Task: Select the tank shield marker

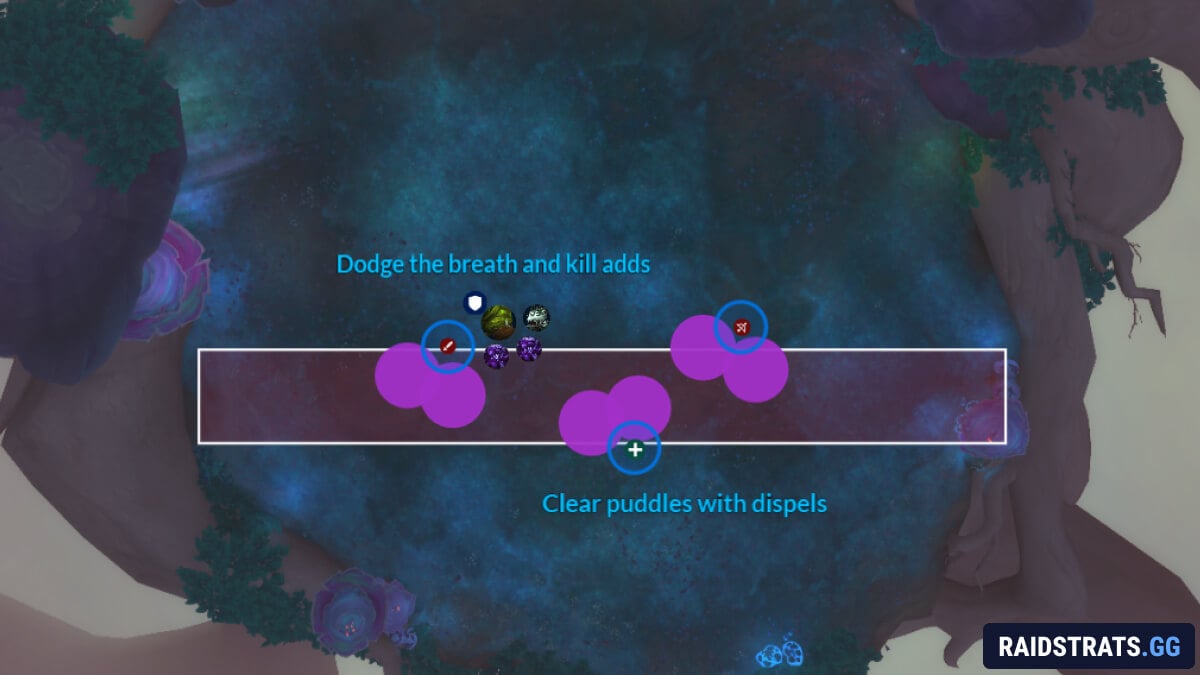Action: point(475,301)
